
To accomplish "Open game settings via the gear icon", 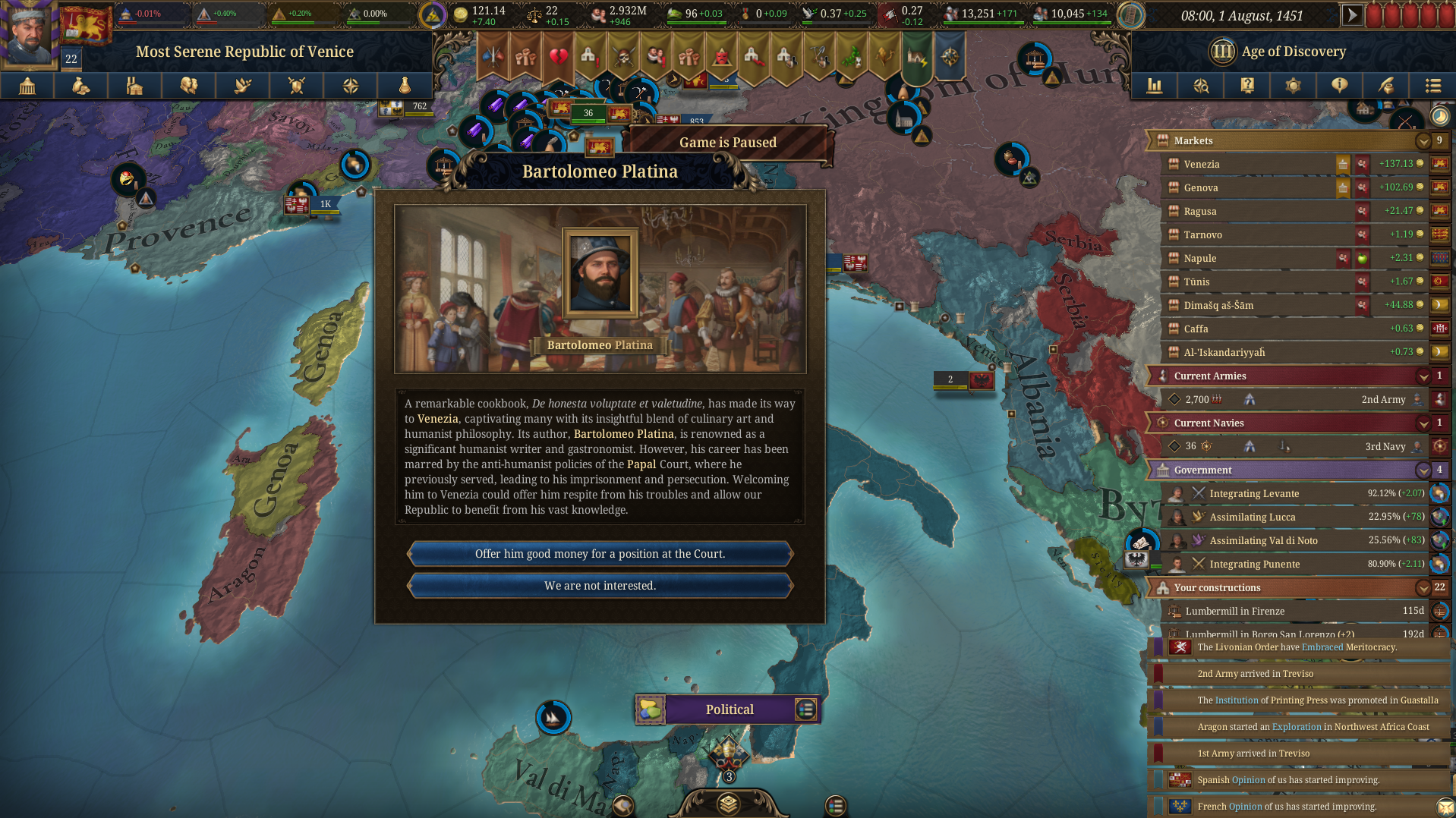I will (1293, 86).
